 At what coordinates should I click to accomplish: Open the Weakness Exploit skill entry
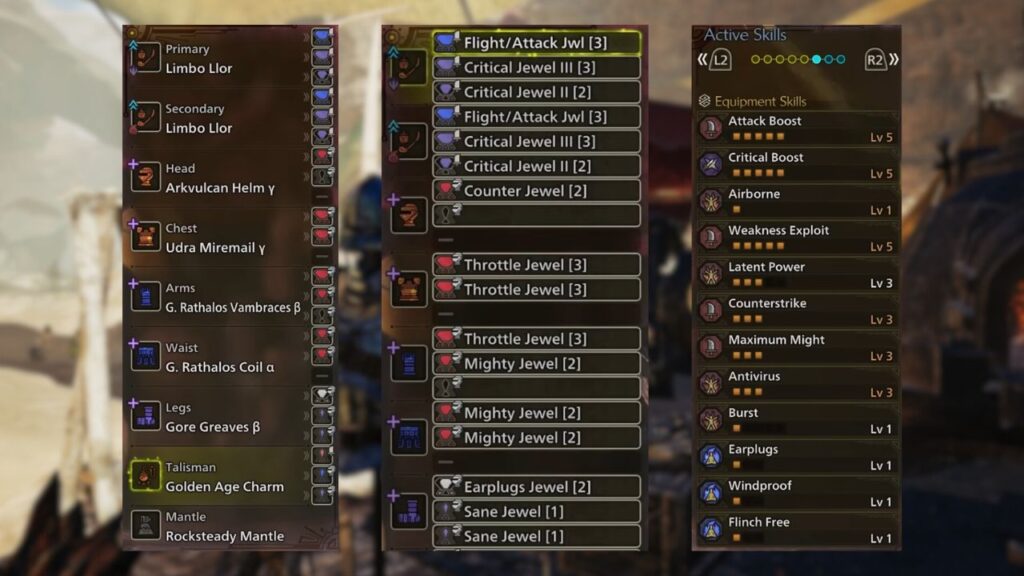[x=797, y=238]
